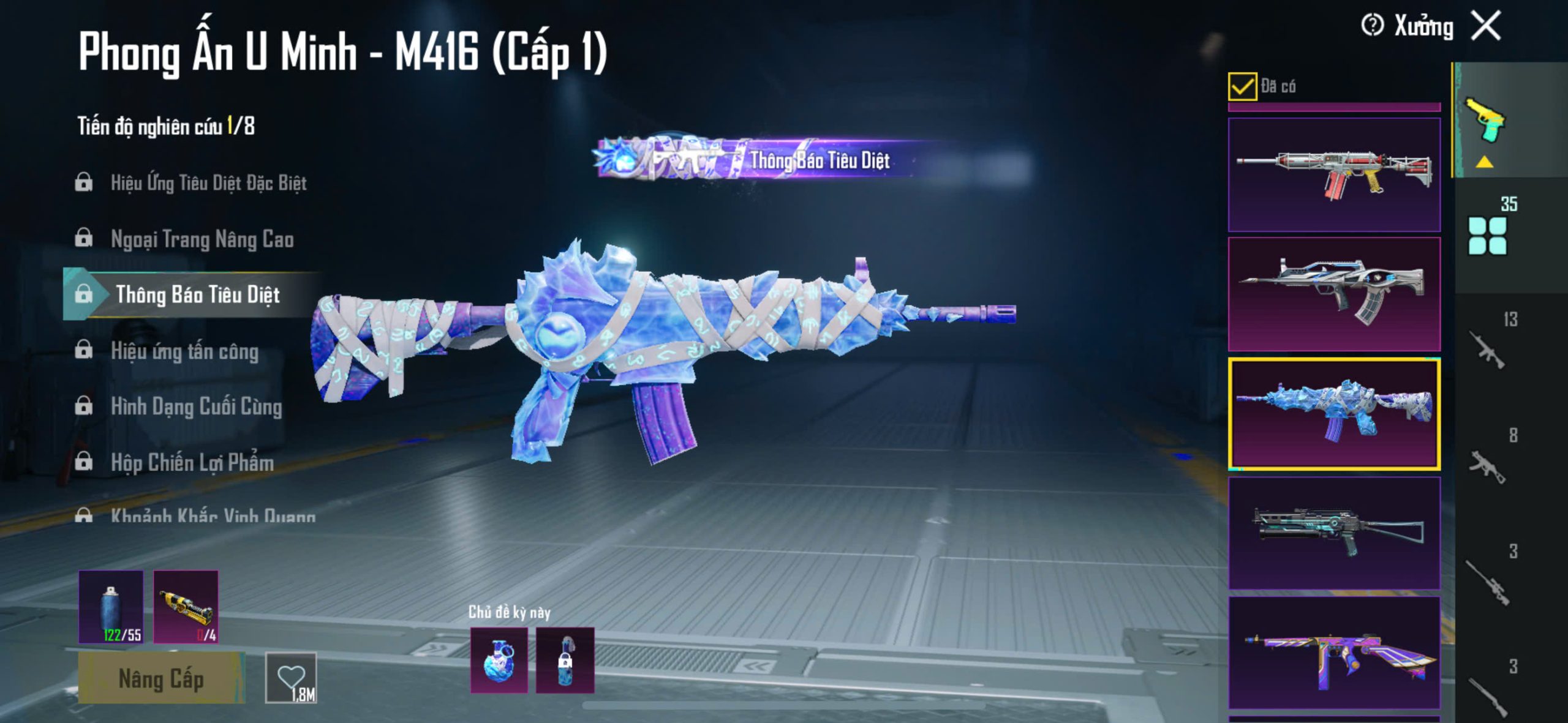Choose the blue ice M416 skin thumbnail
Viewport: 1568px width, 723px height.
coord(1334,414)
